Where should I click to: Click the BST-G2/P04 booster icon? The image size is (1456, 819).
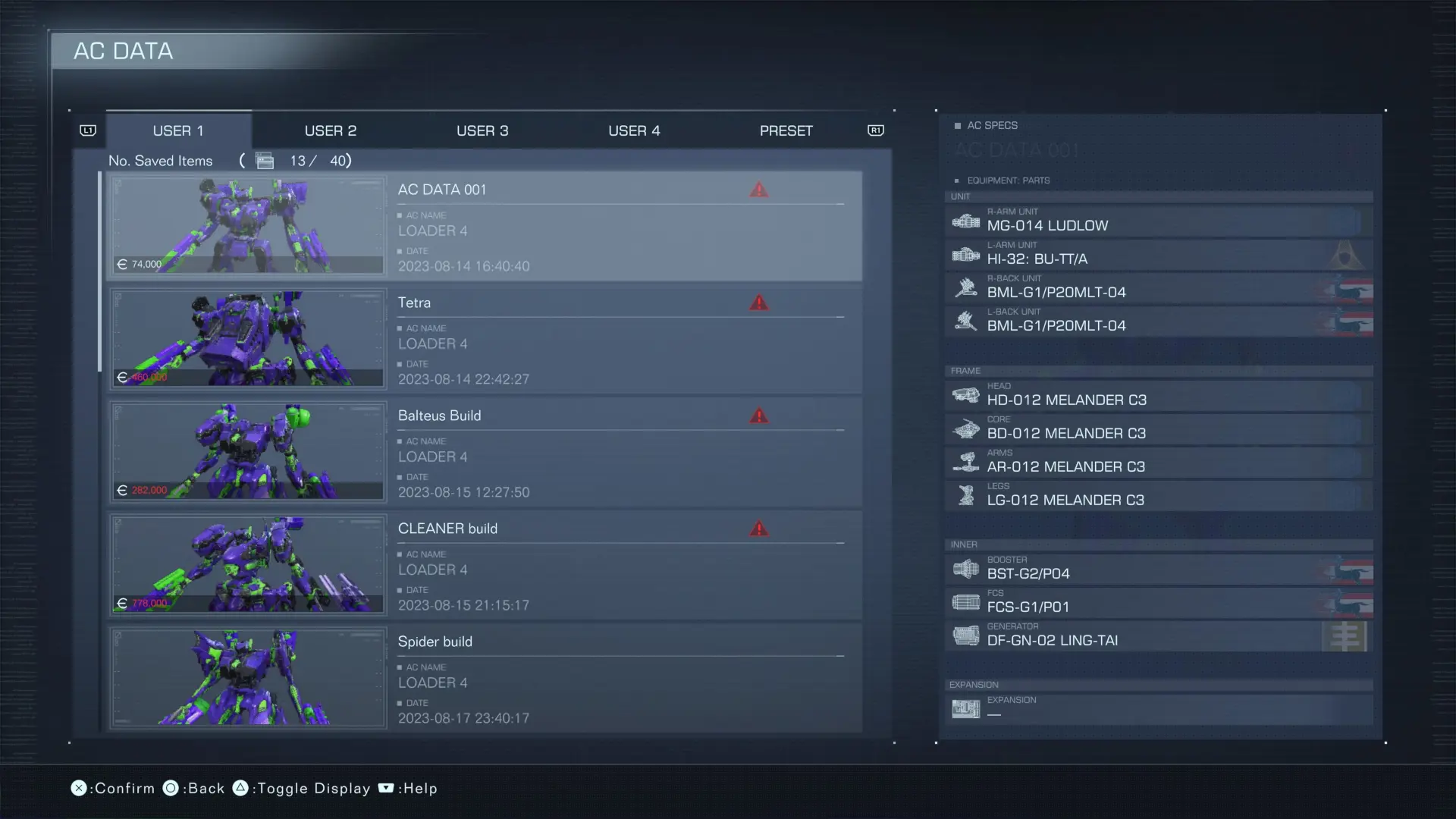point(965,569)
